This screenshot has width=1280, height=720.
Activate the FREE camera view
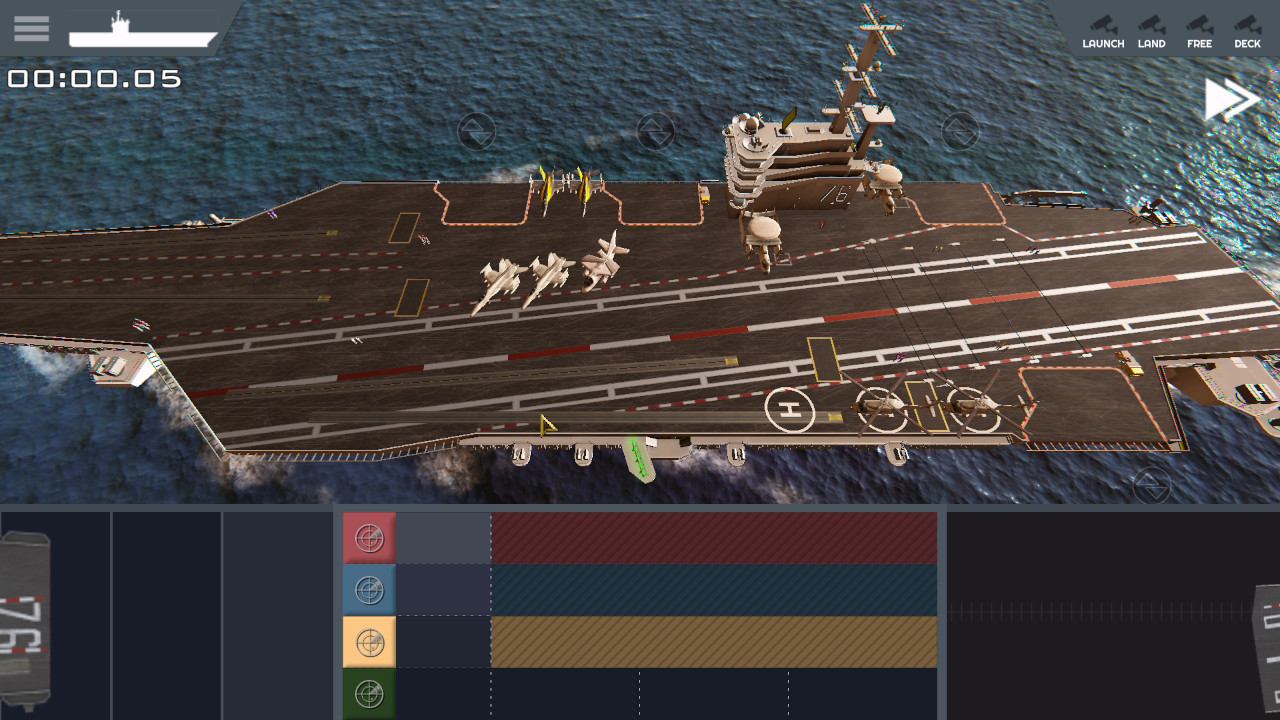(1199, 32)
